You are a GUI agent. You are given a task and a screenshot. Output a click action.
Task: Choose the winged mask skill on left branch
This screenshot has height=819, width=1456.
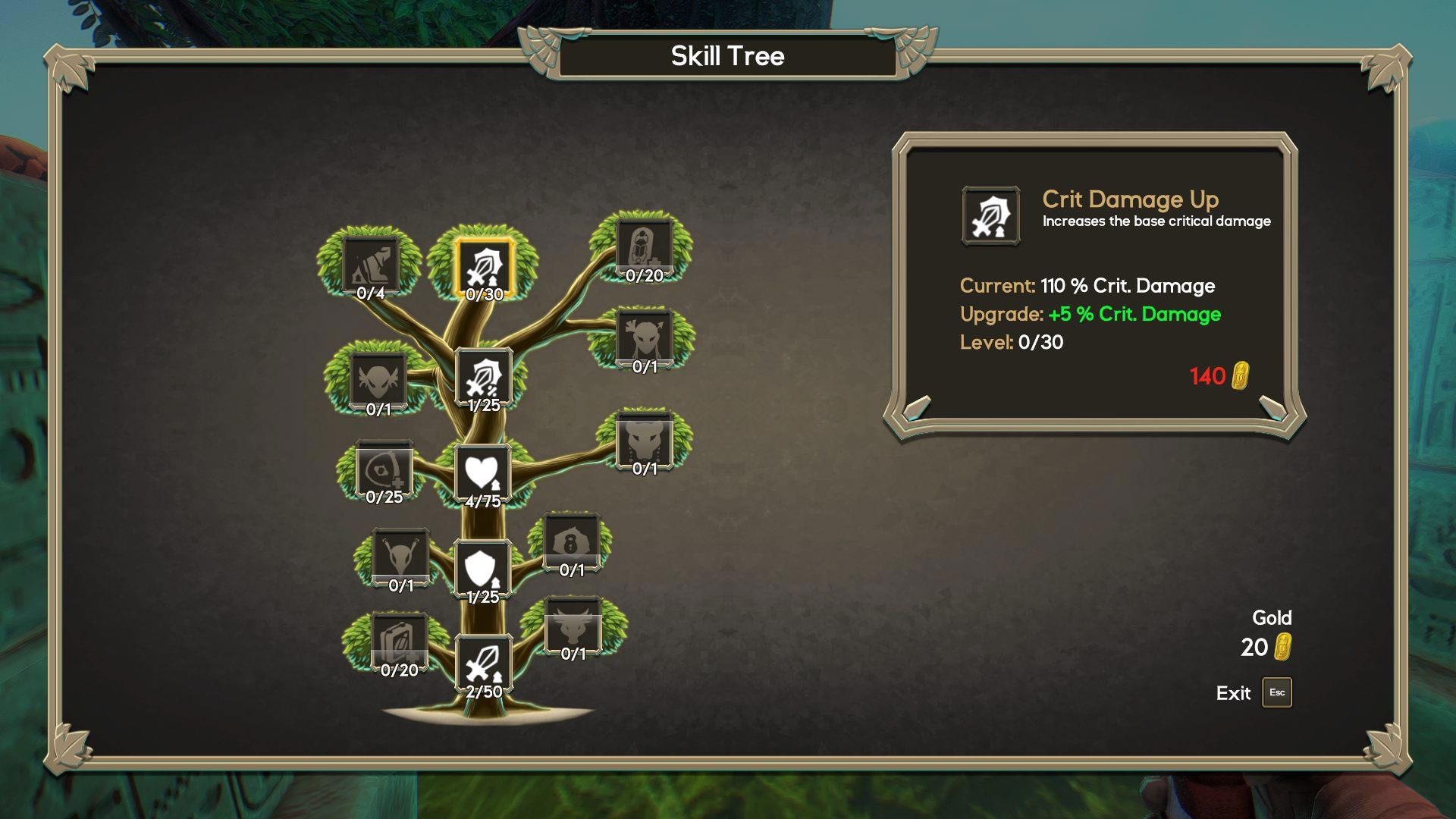pyautogui.click(x=378, y=380)
